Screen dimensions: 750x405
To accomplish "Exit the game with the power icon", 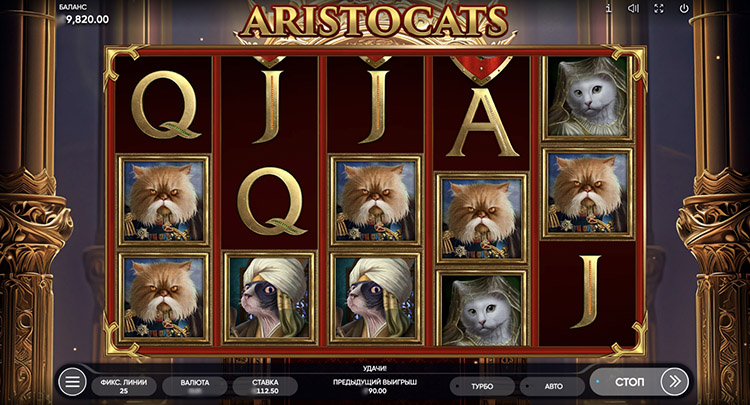I will click(684, 8).
